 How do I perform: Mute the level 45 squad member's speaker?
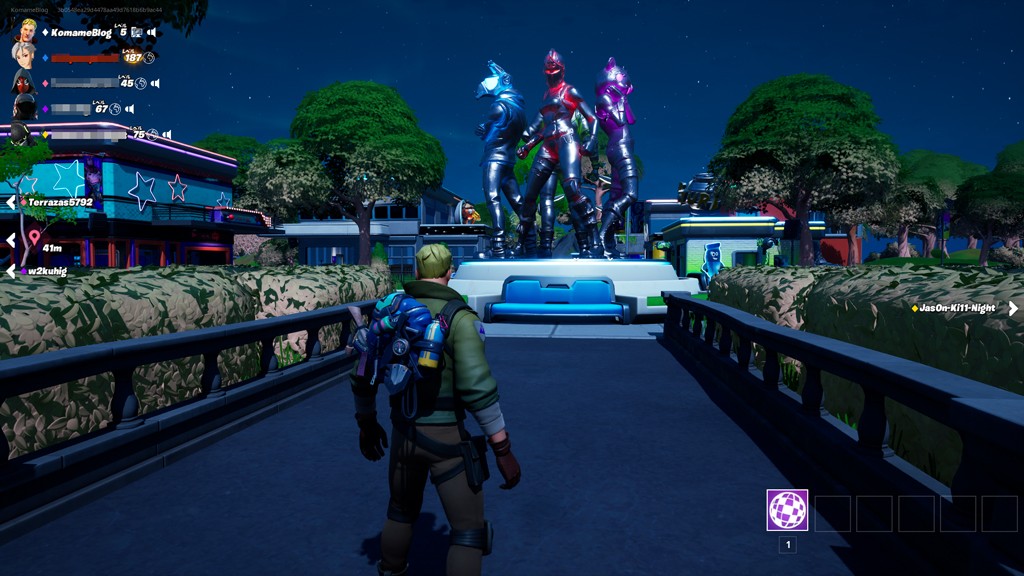pyautogui.click(x=155, y=83)
